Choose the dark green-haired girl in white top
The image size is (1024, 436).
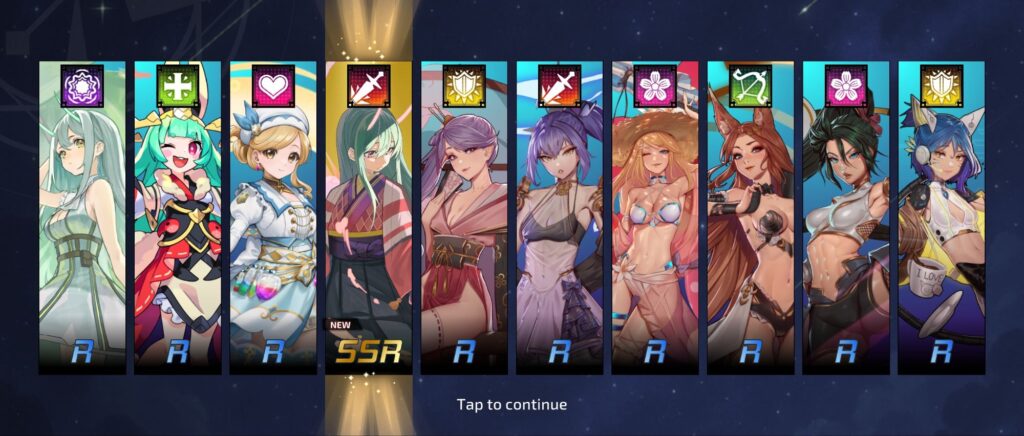pos(846,220)
